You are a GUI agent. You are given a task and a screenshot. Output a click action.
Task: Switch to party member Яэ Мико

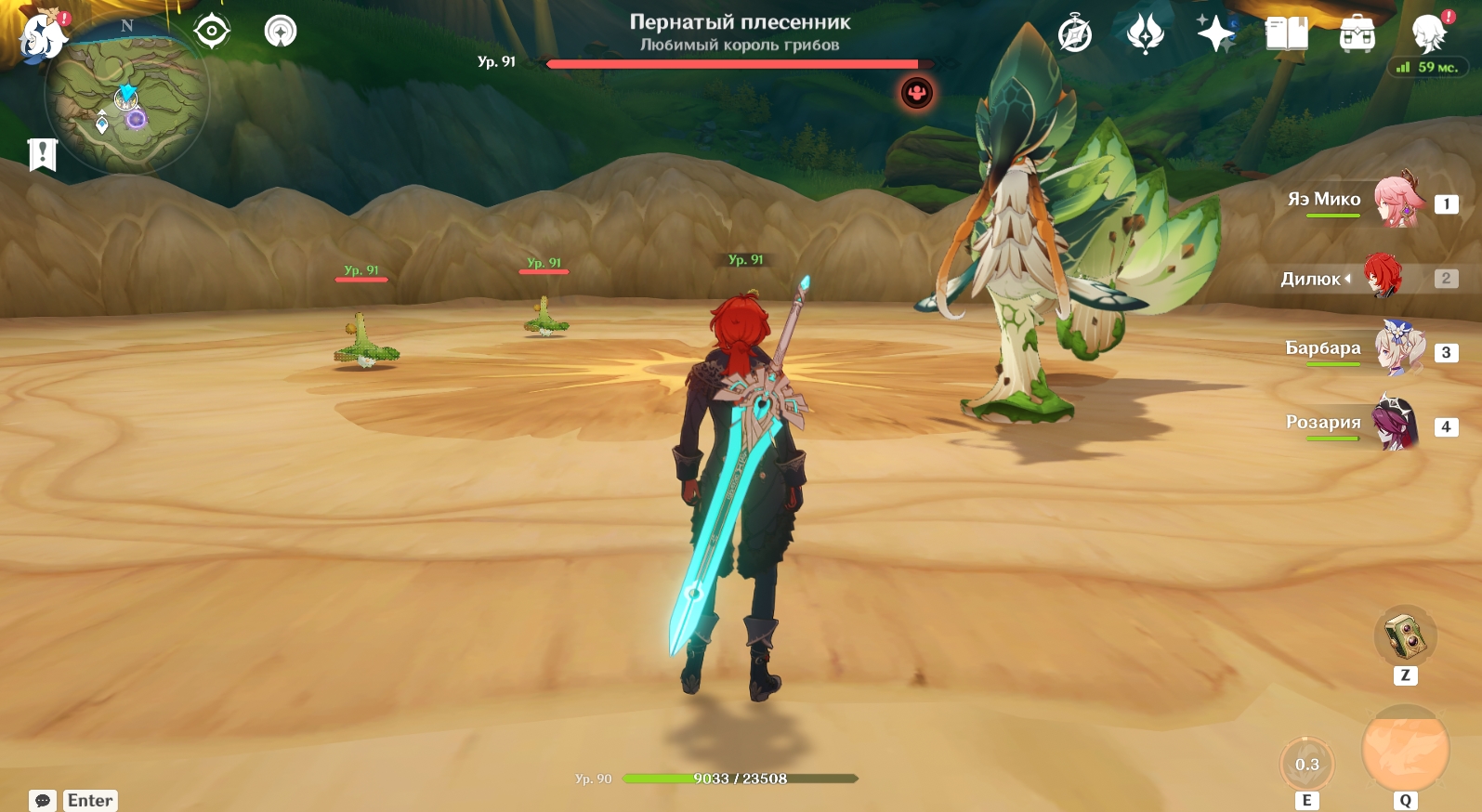[1395, 201]
